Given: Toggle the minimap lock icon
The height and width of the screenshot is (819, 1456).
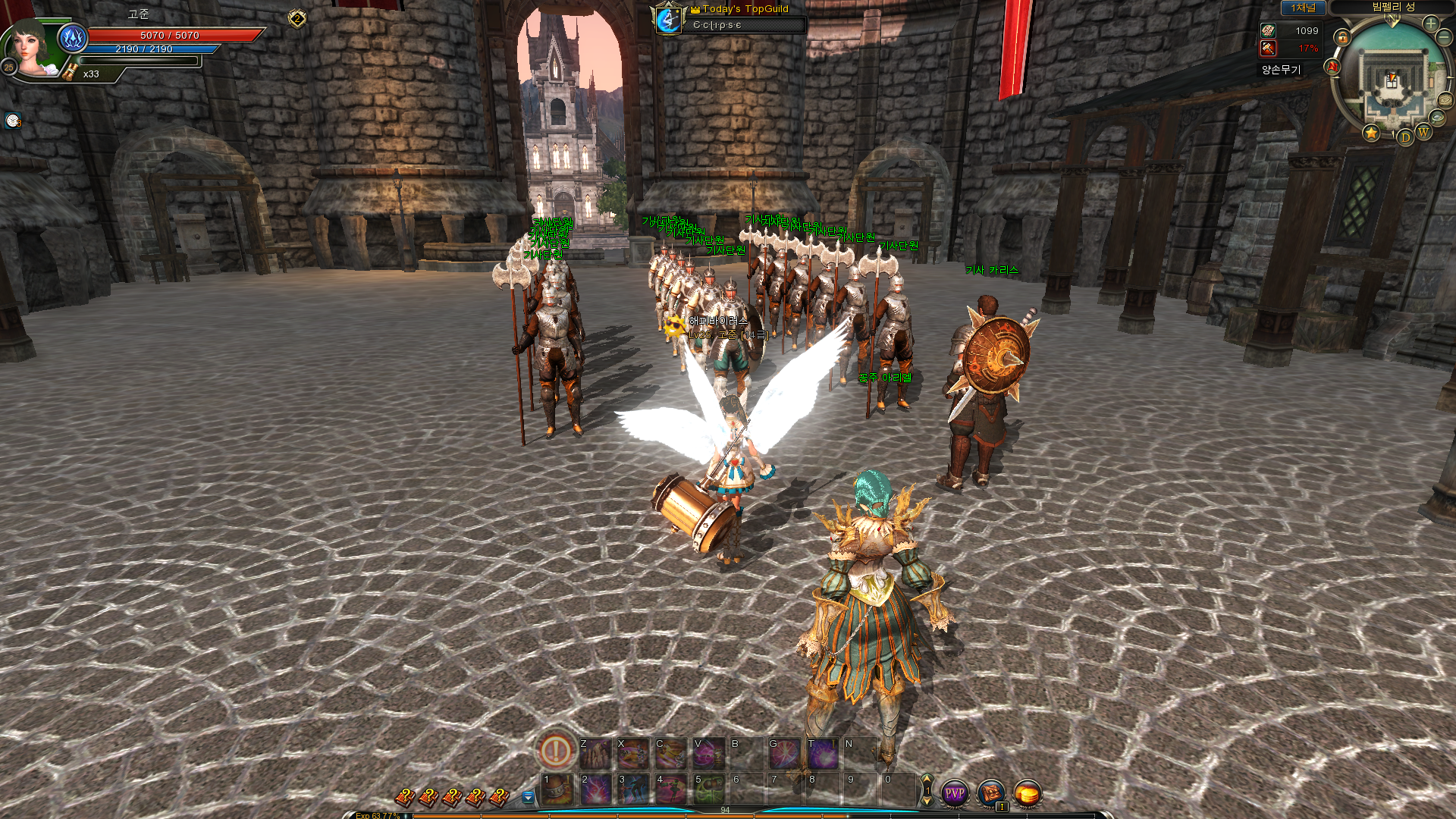Looking at the screenshot, I should [1342, 37].
